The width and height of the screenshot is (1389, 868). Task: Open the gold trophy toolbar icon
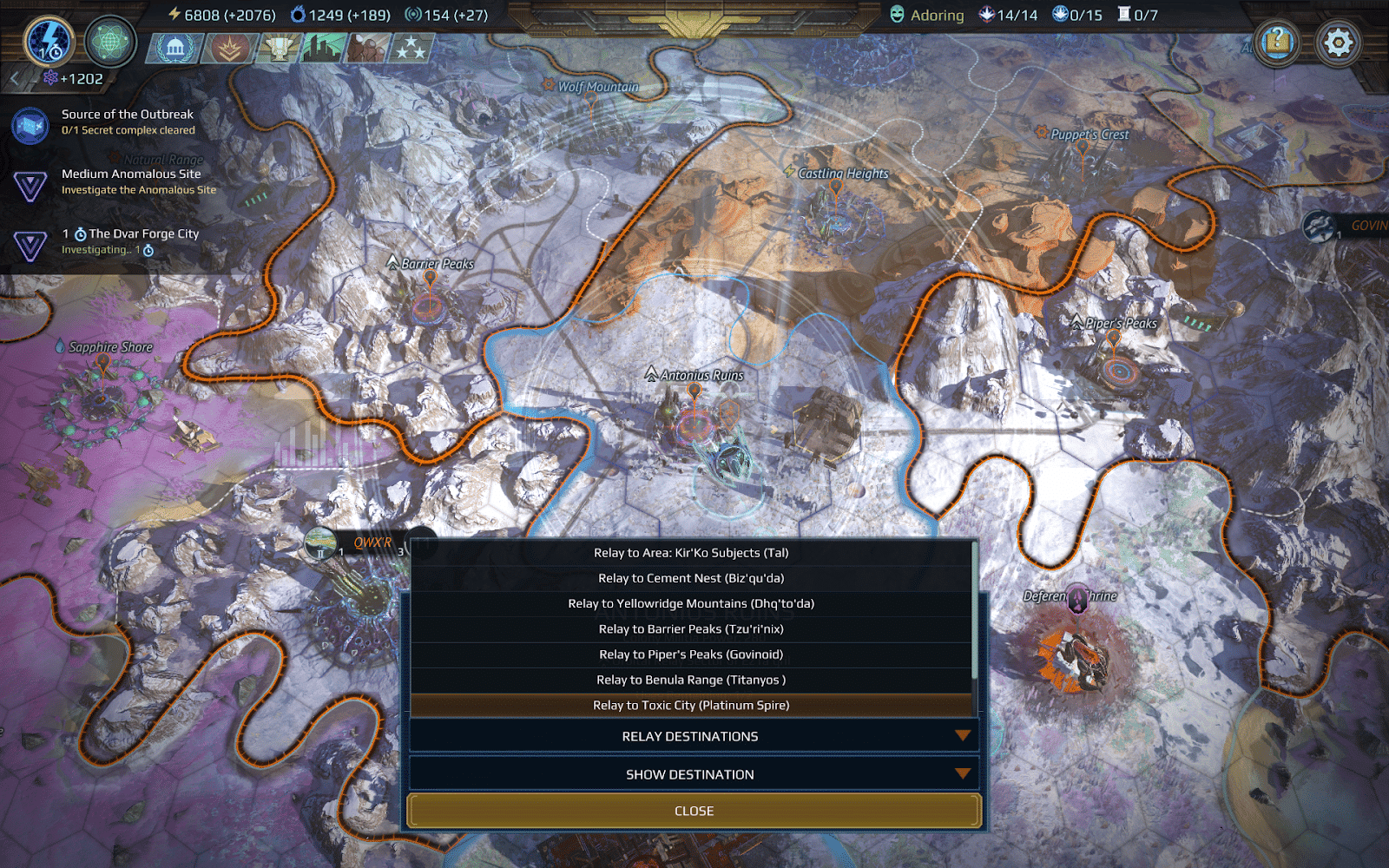pyautogui.click(x=279, y=49)
